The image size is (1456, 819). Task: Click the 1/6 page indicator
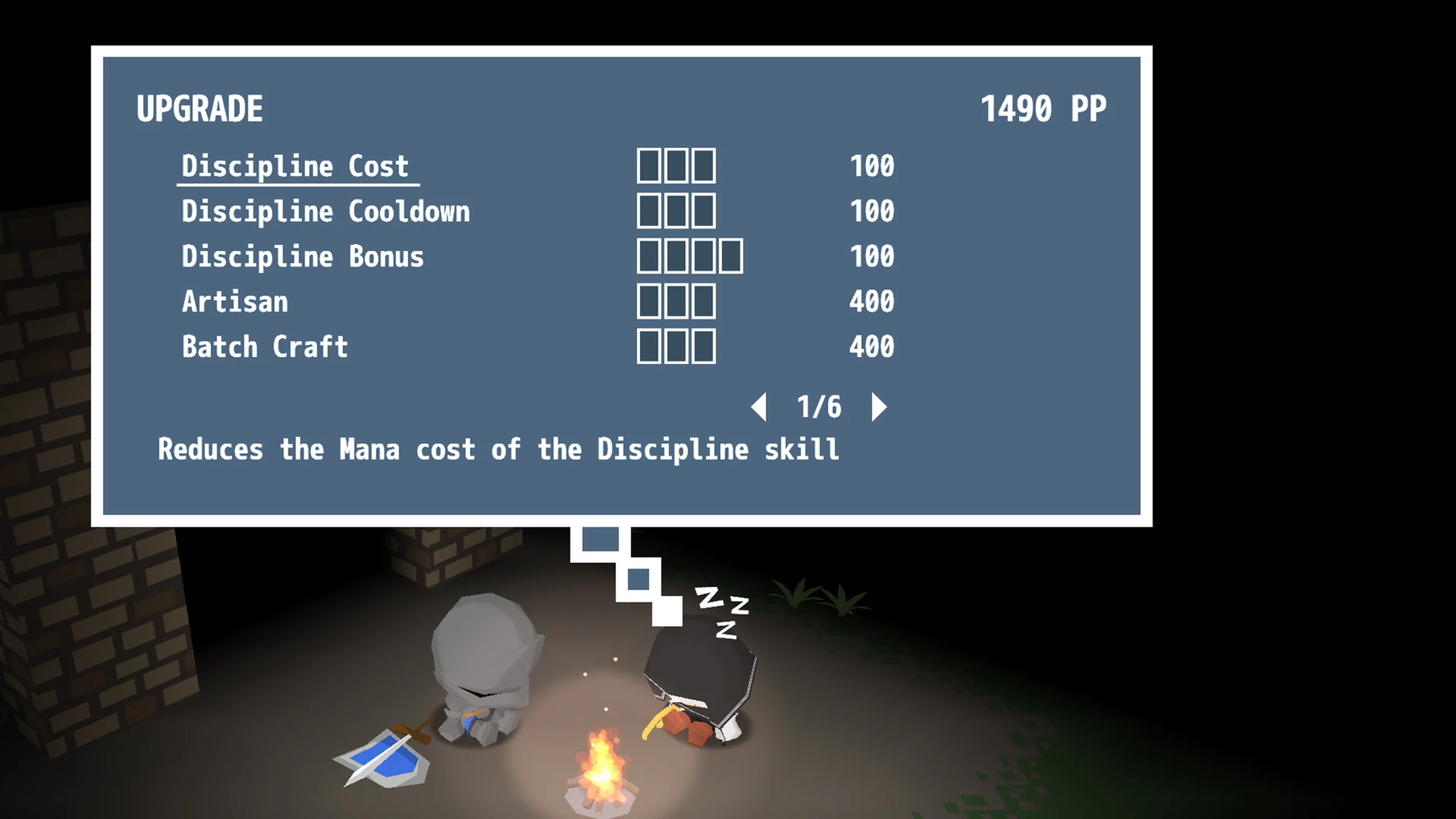point(819,406)
